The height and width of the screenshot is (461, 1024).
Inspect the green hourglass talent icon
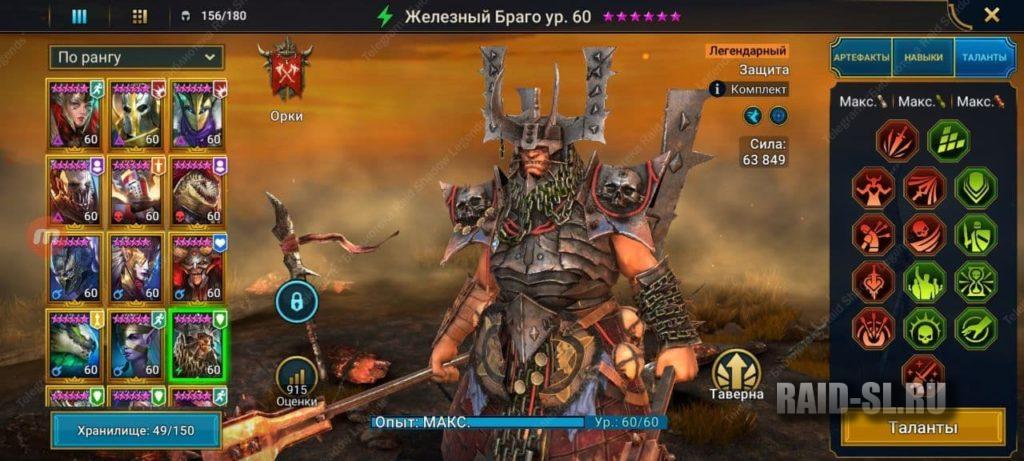tap(975, 281)
